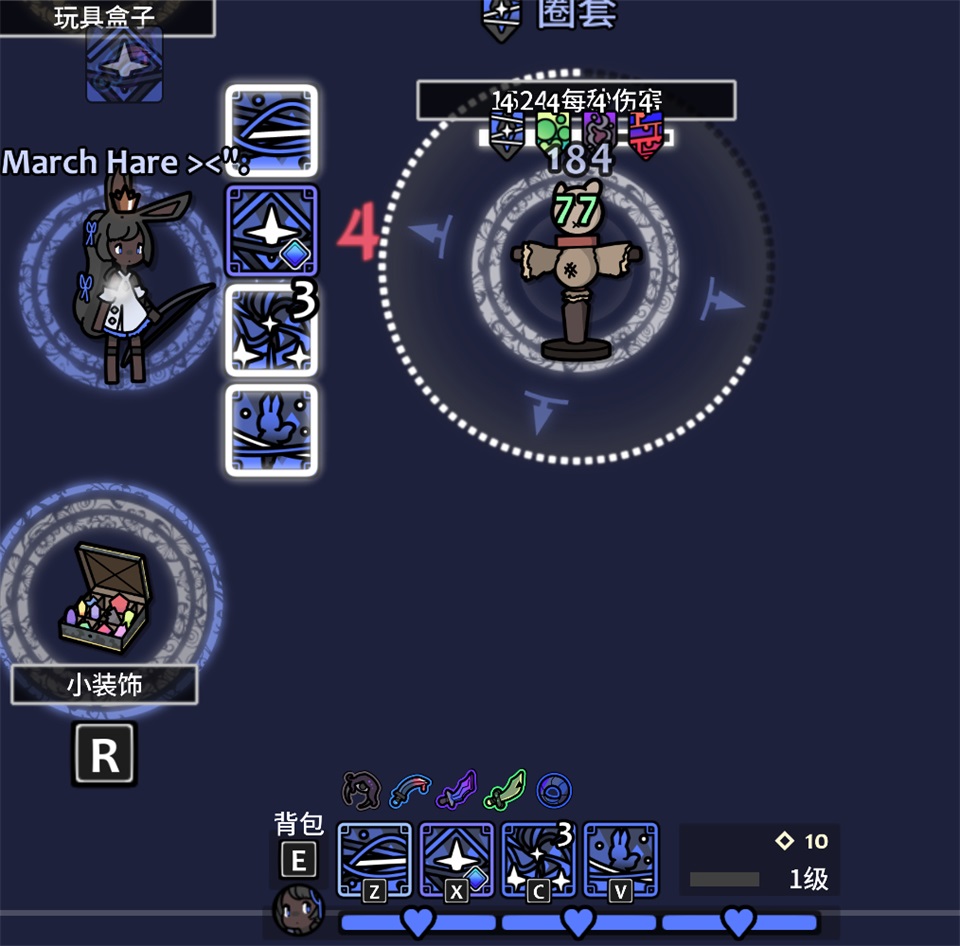Open the character portrait by the hearts
960x946 pixels.
click(x=298, y=910)
